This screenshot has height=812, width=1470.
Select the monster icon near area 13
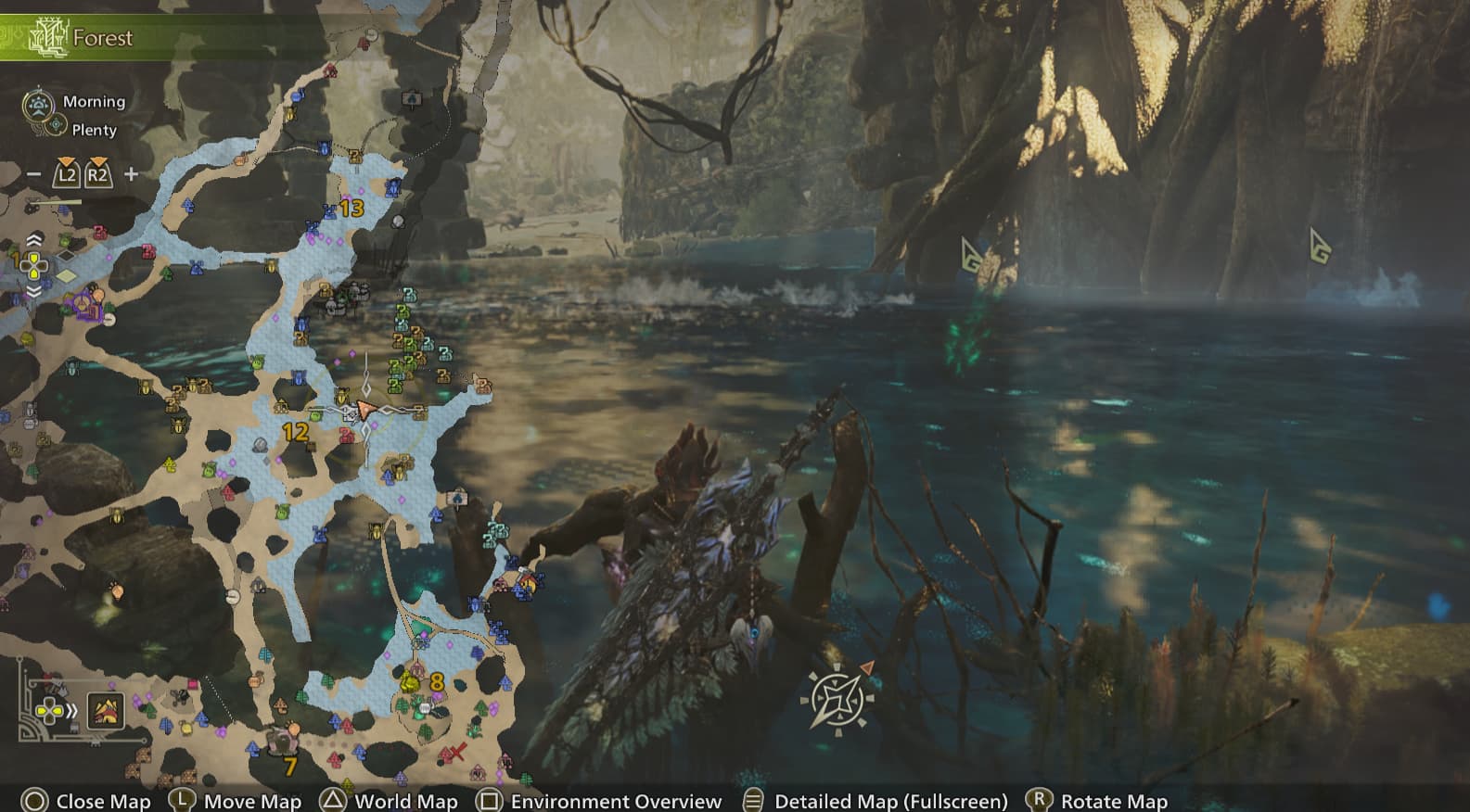pyautogui.click(x=397, y=222)
